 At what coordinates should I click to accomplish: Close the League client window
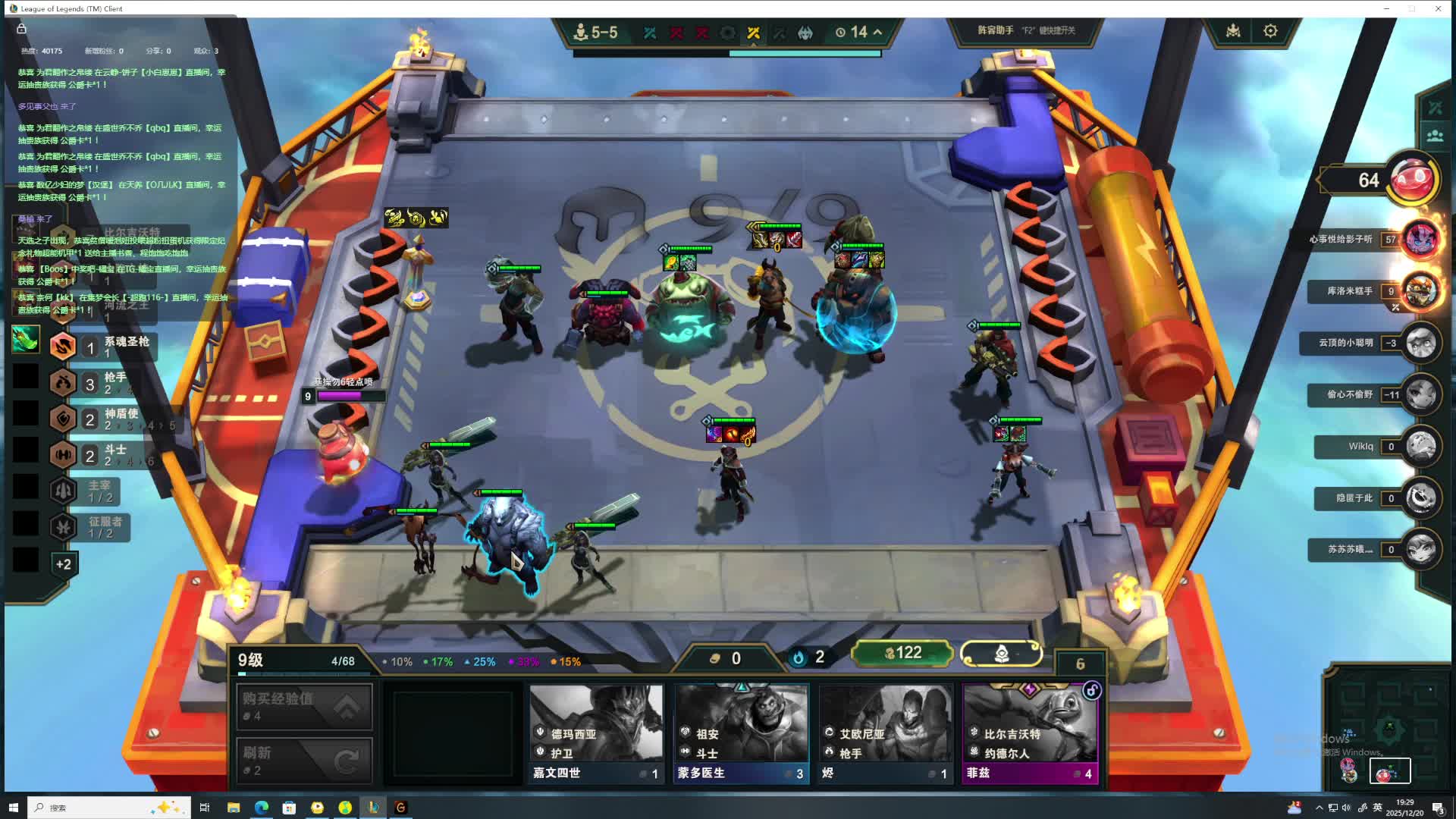1438,8
